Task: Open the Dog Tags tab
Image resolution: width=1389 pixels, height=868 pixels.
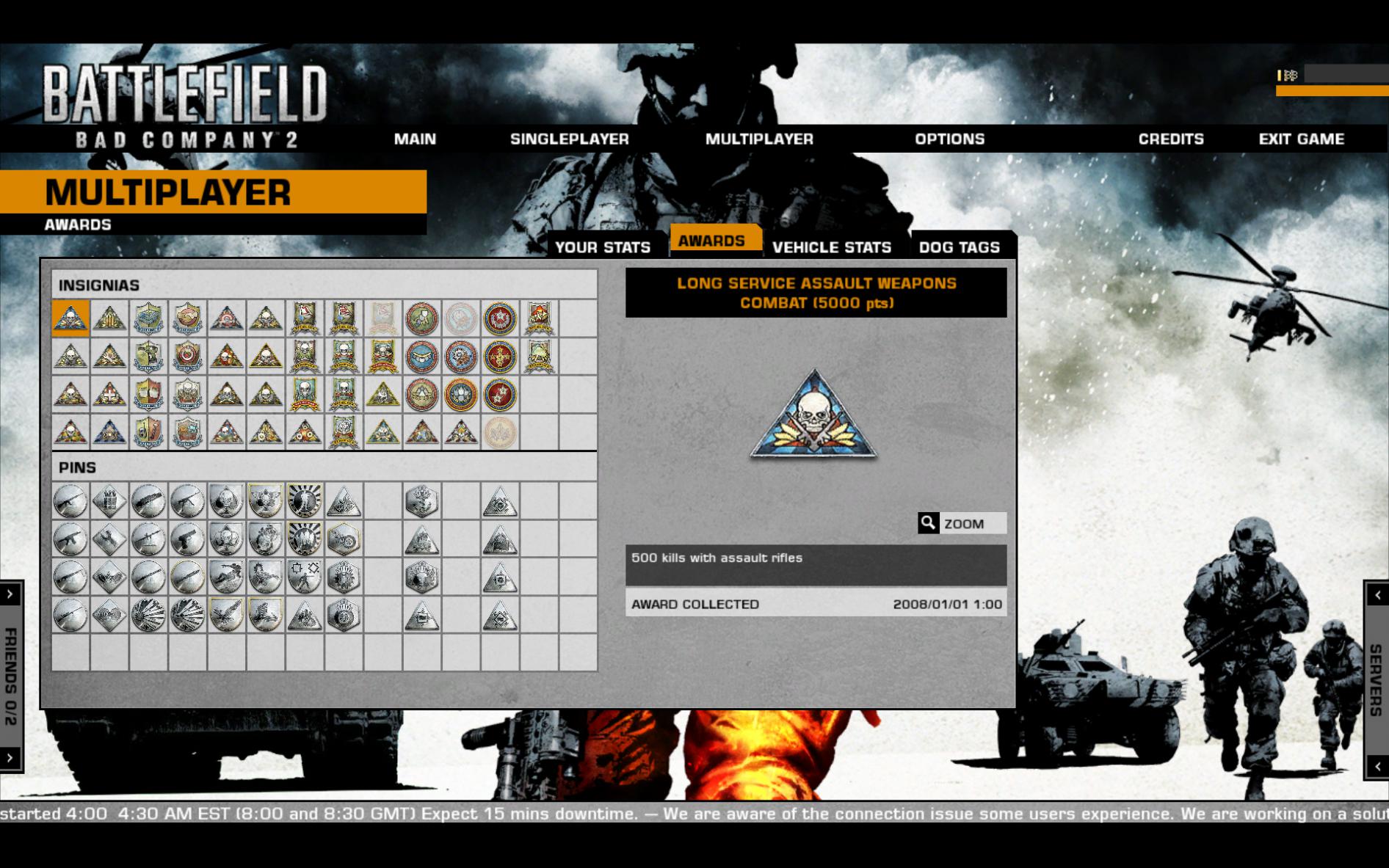Action: [x=960, y=247]
